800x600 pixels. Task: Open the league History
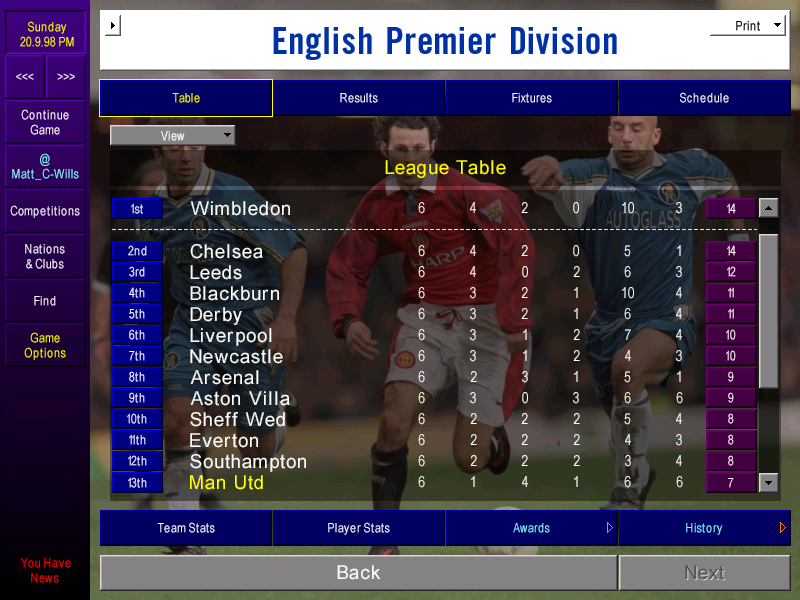pos(704,528)
